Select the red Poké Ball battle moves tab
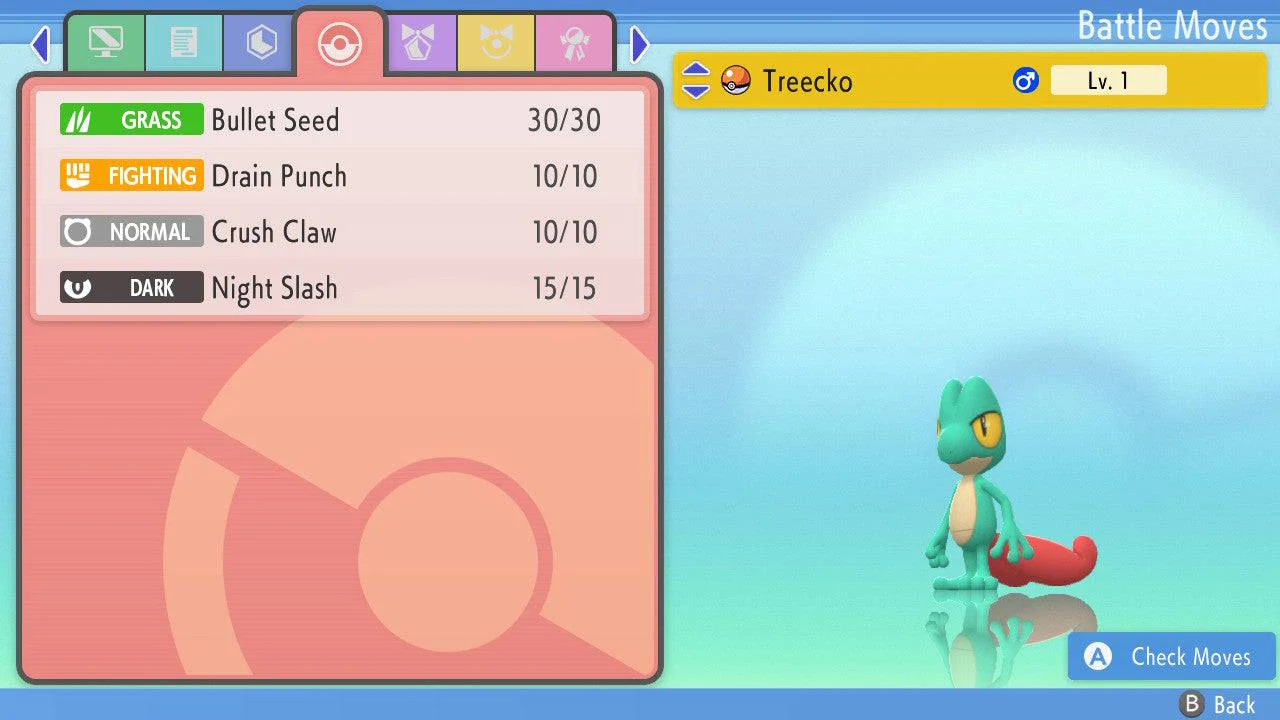This screenshot has width=1280, height=720. click(339, 44)
